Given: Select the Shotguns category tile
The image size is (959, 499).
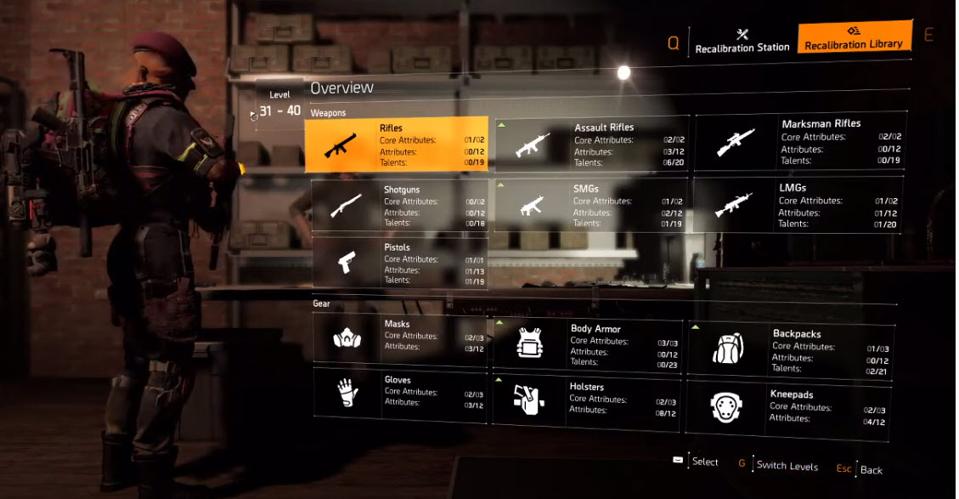Looking at the screenshot, I should point(399,205).
